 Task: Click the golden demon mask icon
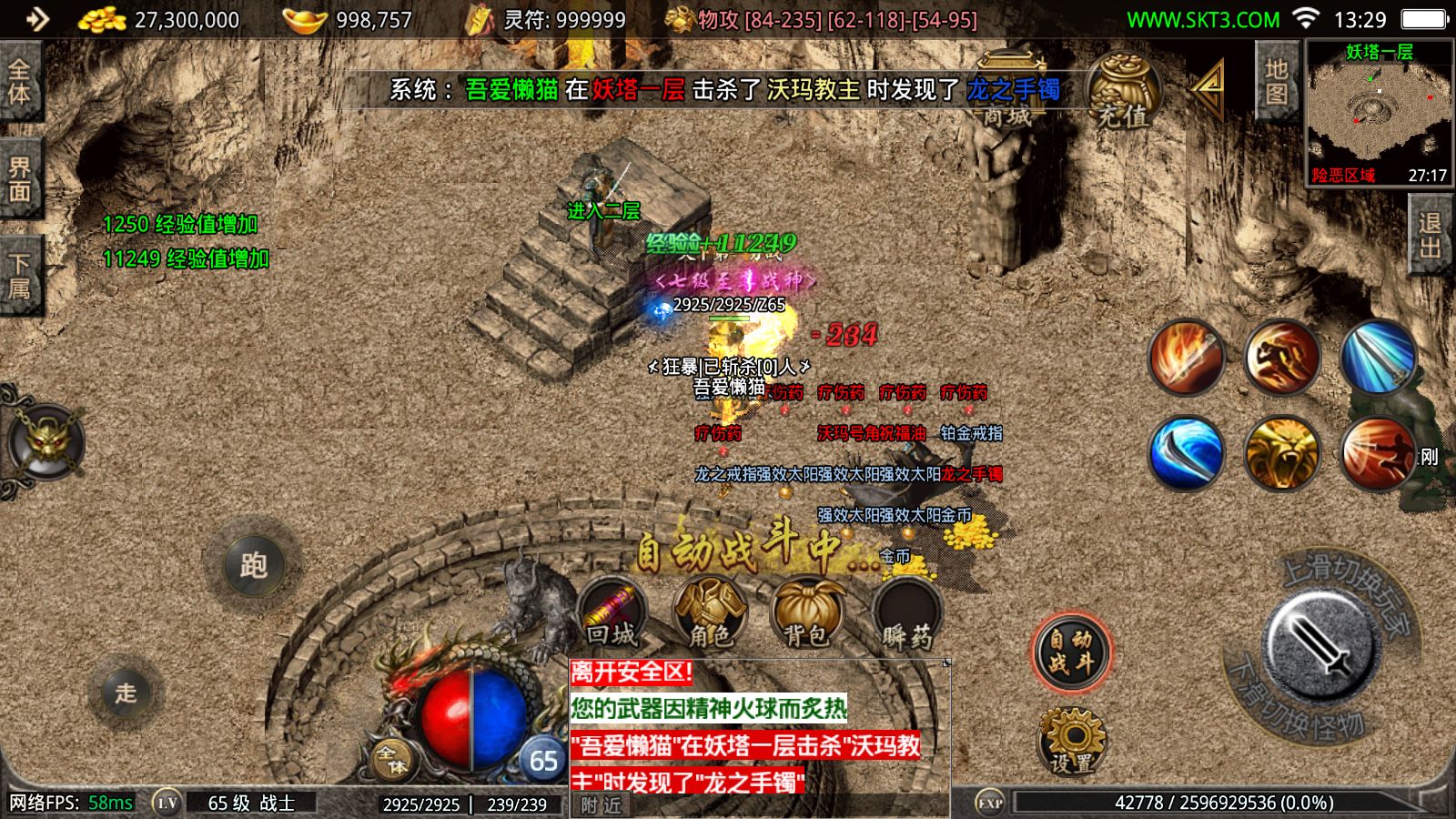(45, 443)
